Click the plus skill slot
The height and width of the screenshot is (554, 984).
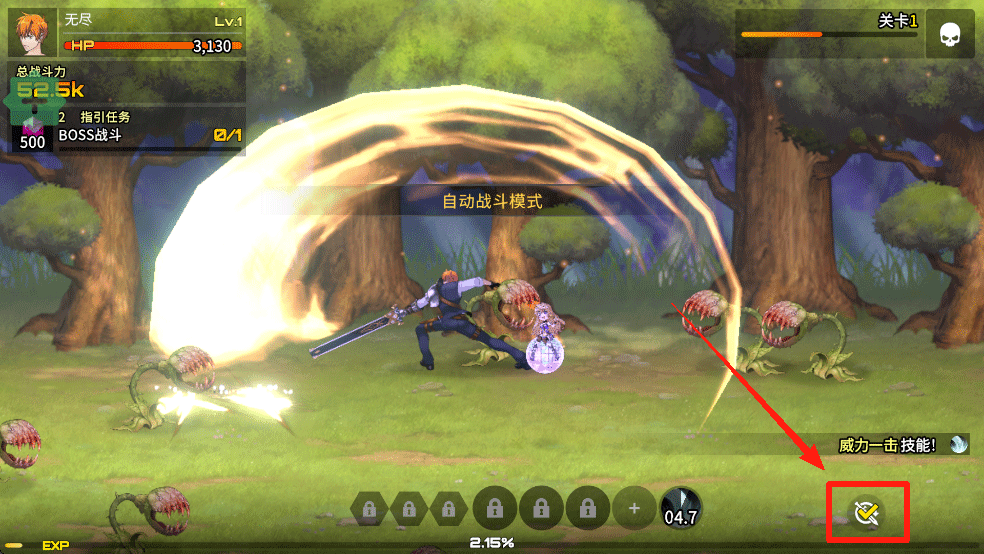pos(633,508)
